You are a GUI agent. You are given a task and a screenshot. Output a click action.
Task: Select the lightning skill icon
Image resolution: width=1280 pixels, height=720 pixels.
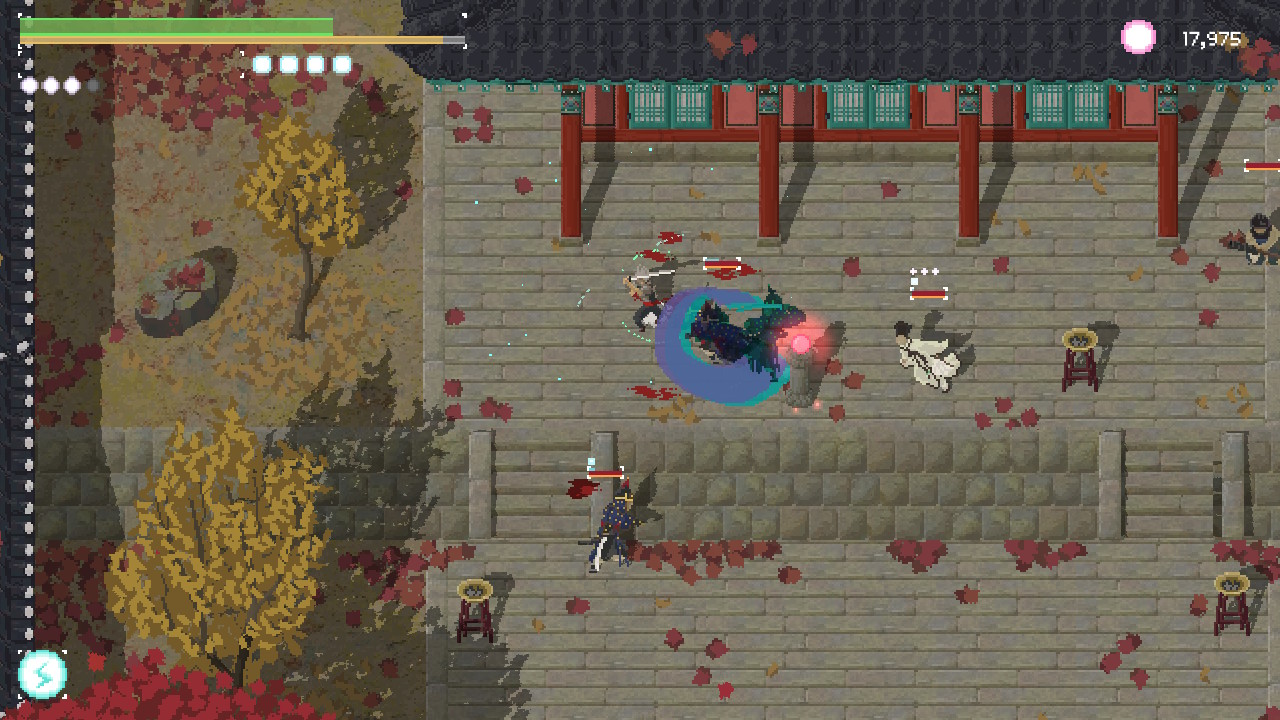point(42,676)
